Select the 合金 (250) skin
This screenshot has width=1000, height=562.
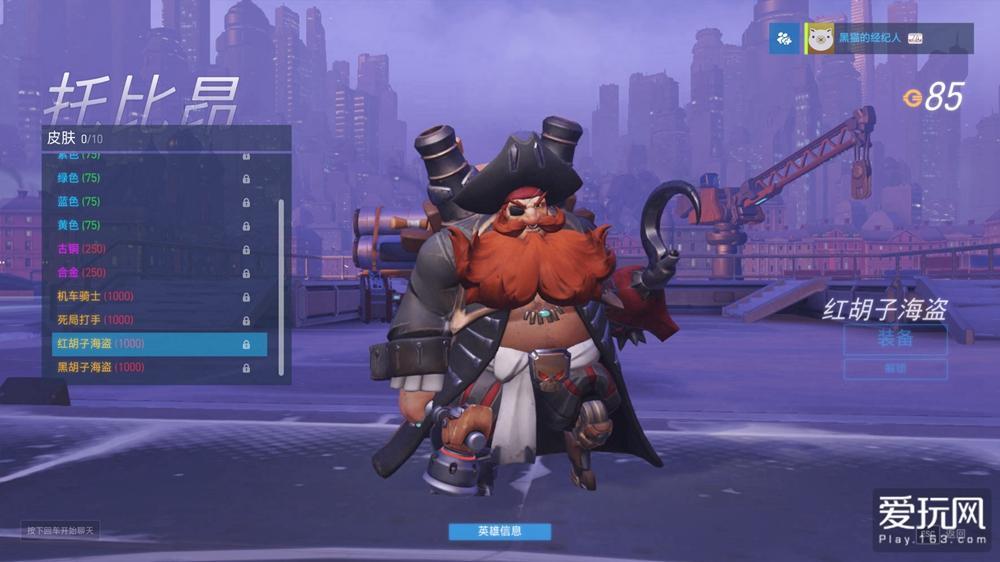click(x=150, y=272)
